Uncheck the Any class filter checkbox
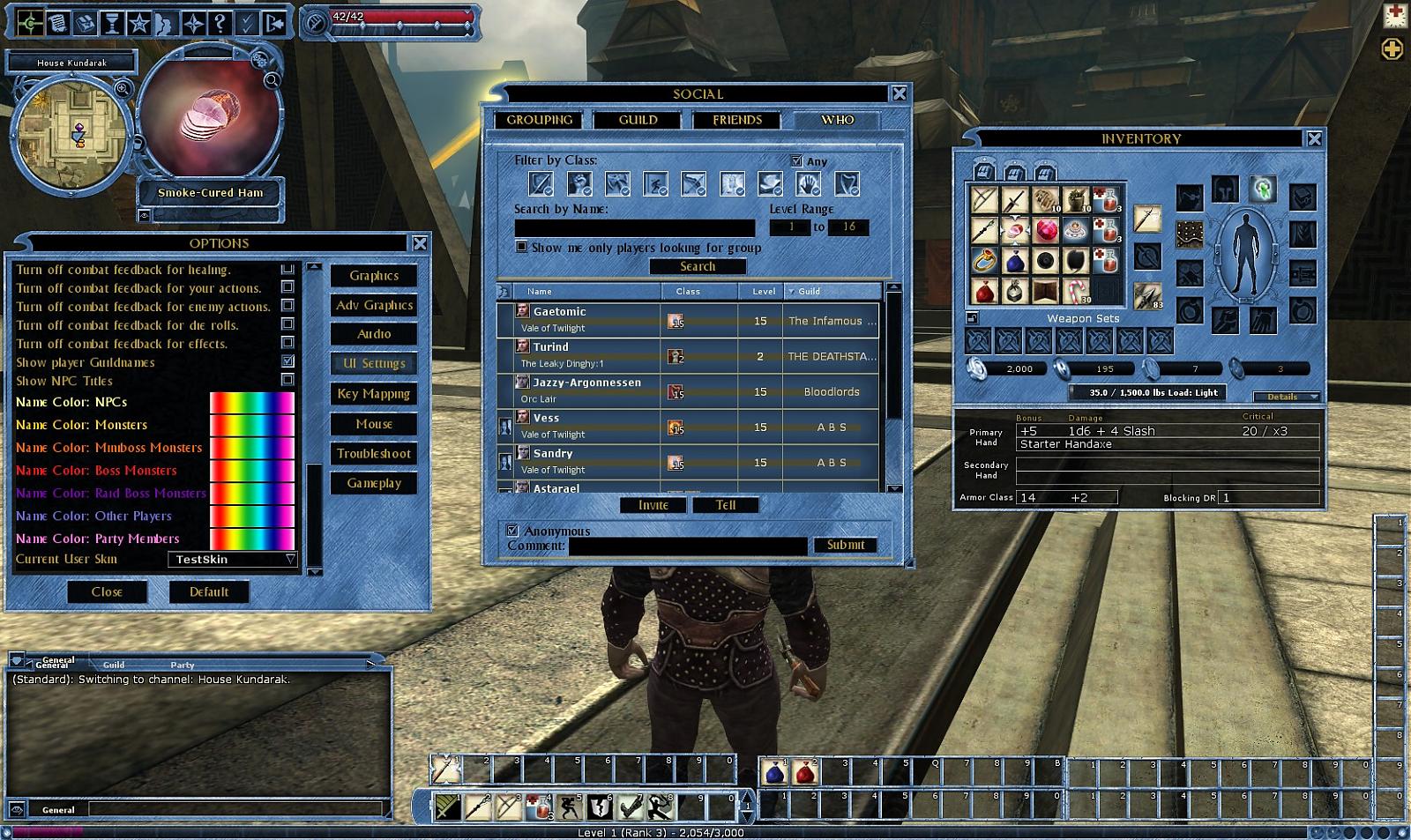The image size is (1411, 840). pyautogui.click(x=796, y=160)
